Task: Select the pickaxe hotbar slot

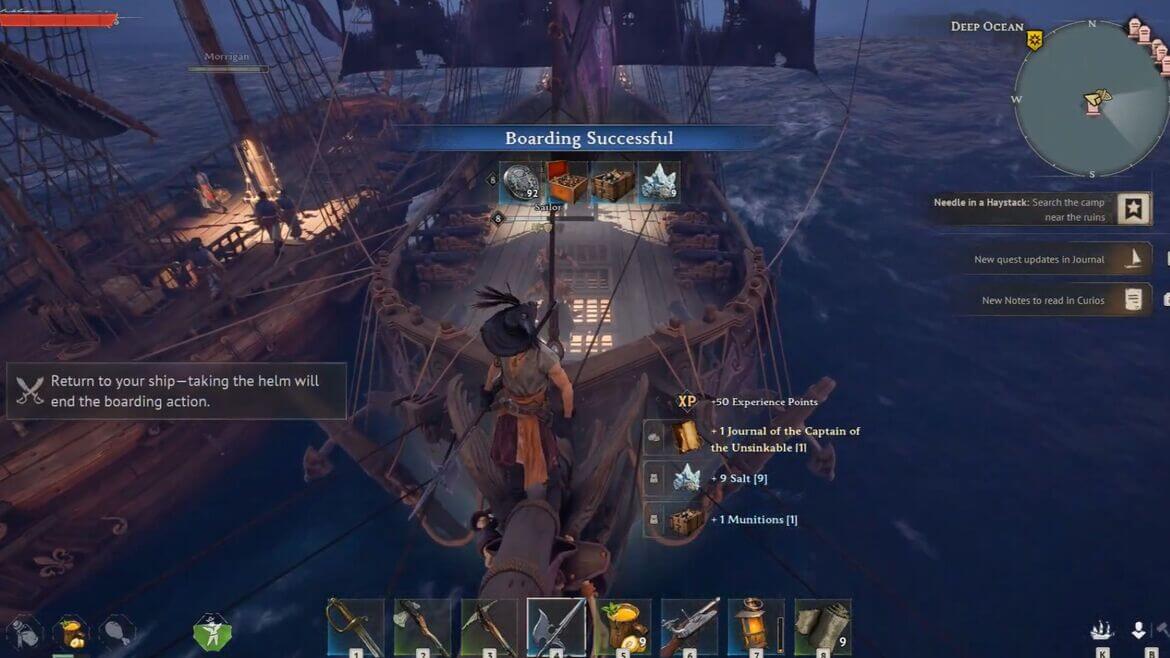Action: [489, 627]
